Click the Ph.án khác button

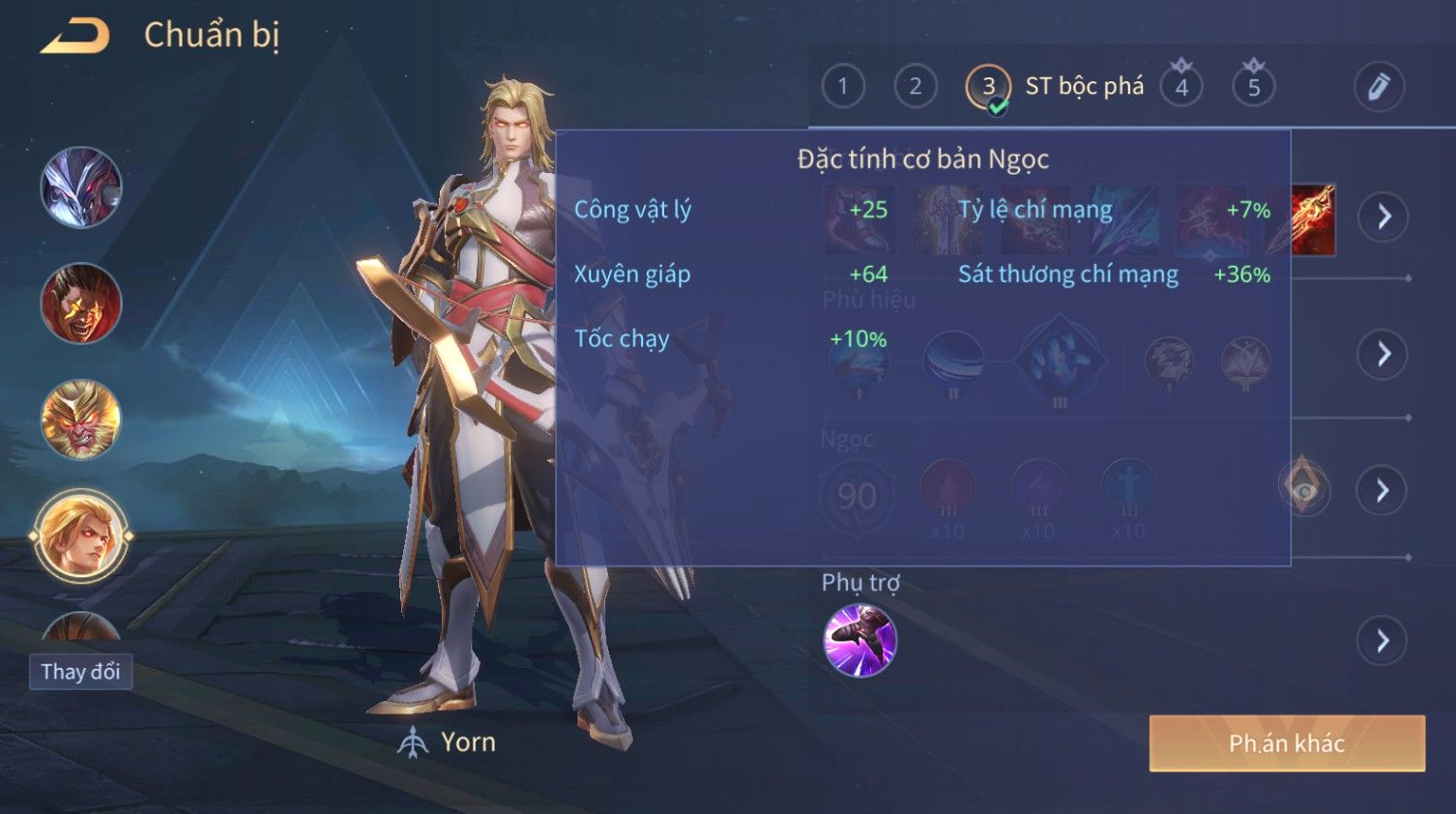(1287, 743)
